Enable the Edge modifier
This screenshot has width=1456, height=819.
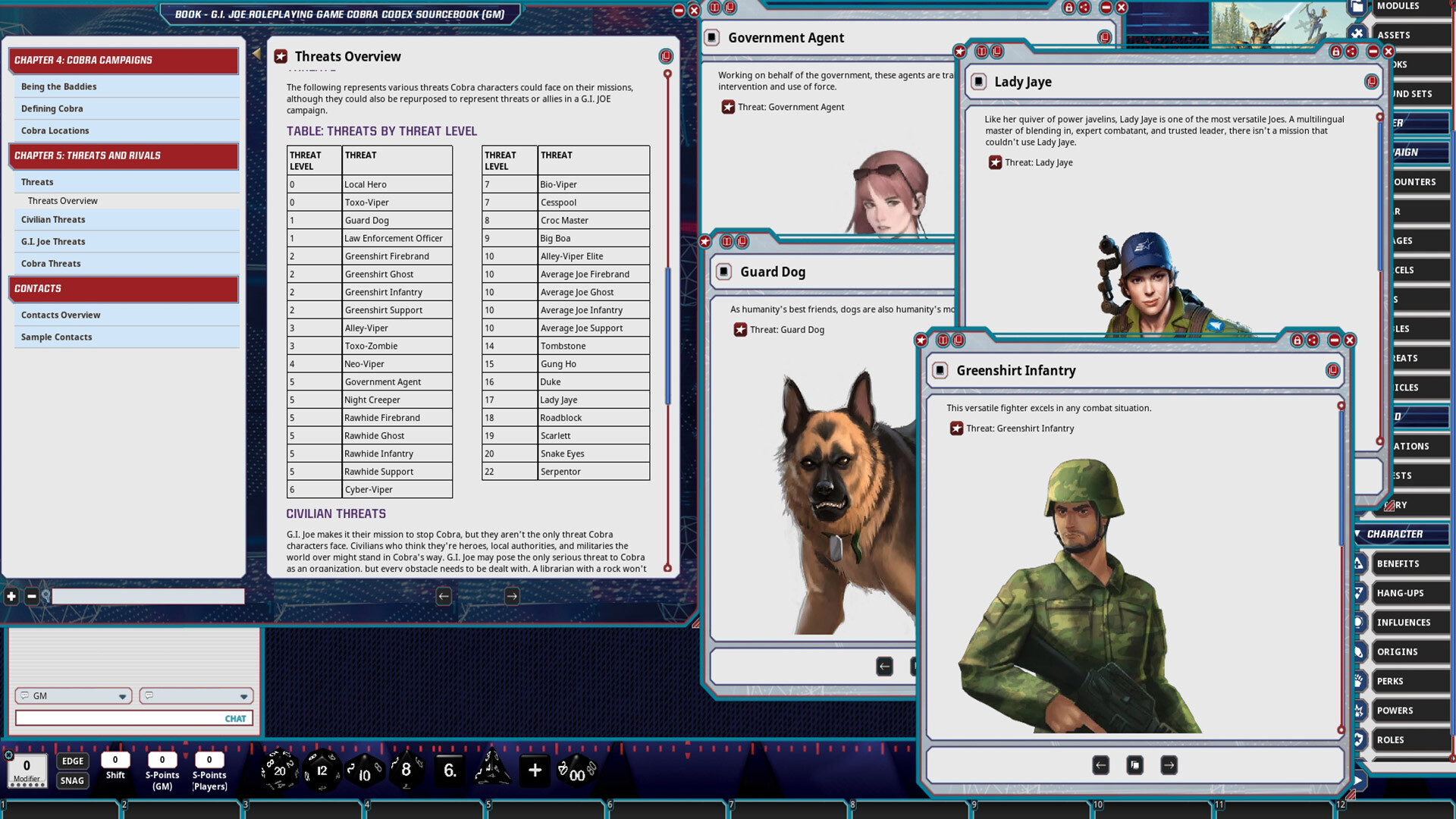click(72, 761)
